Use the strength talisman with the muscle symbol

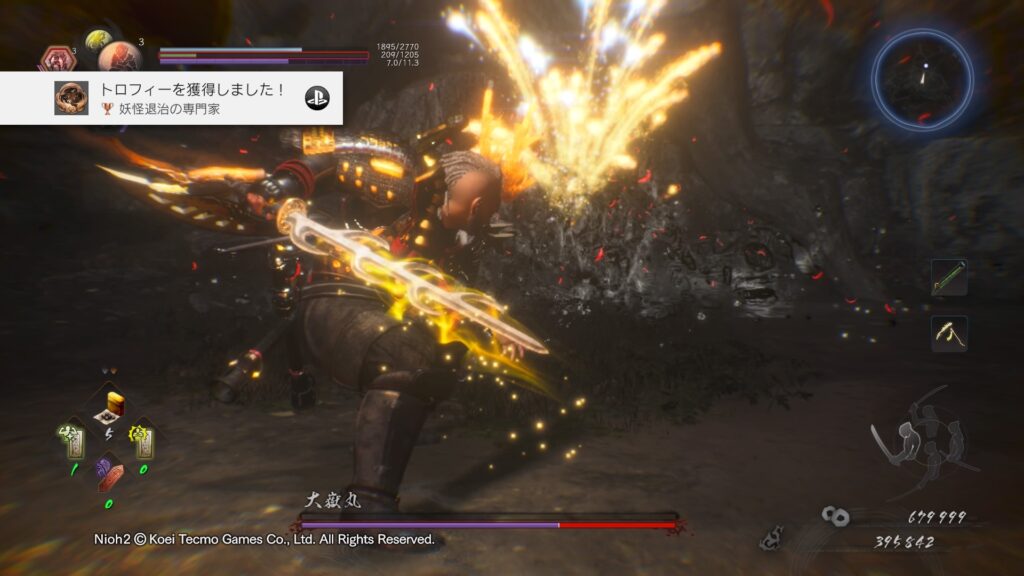[x=72, y=436]
